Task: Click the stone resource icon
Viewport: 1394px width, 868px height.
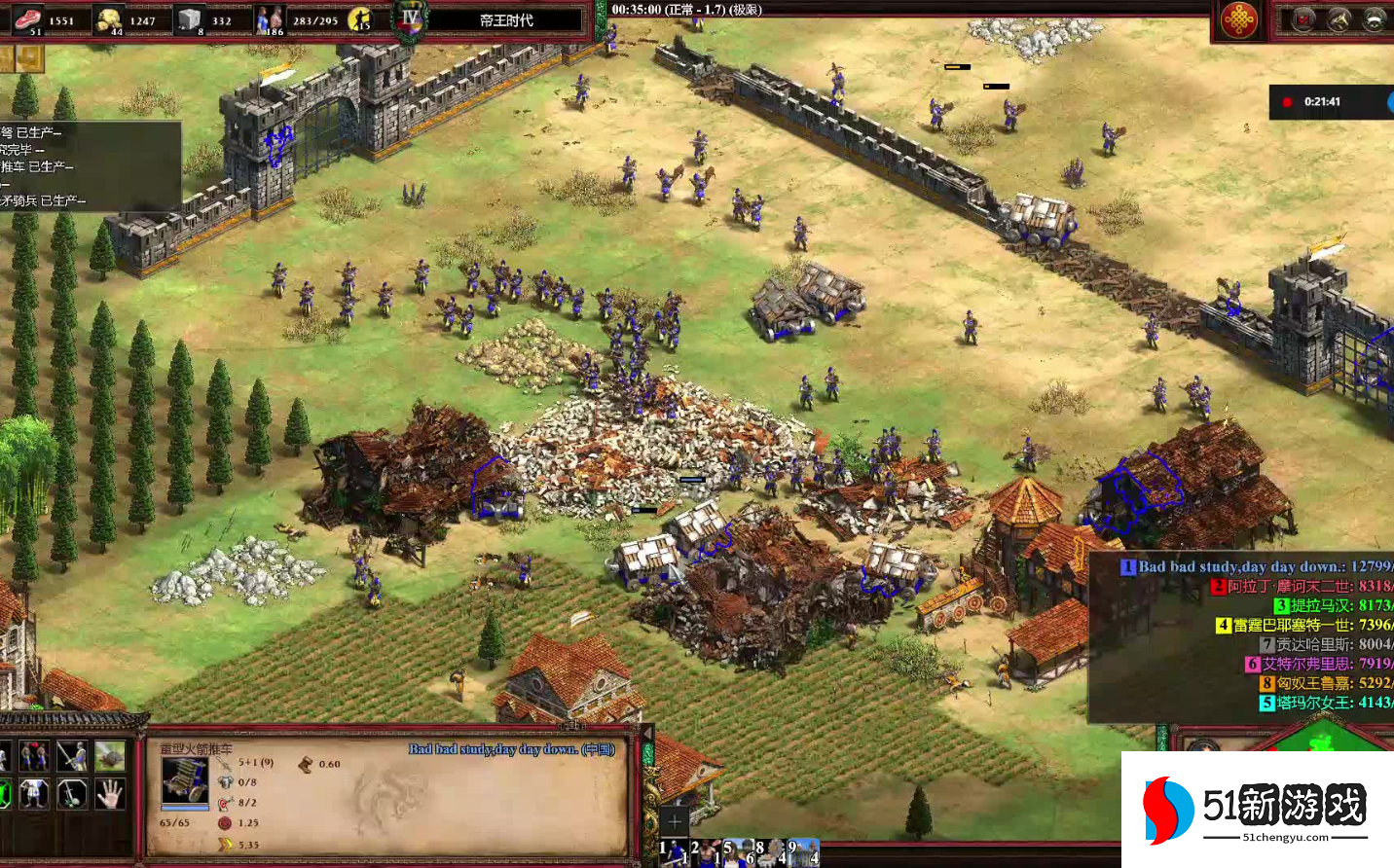Action: tap(189, 18)
